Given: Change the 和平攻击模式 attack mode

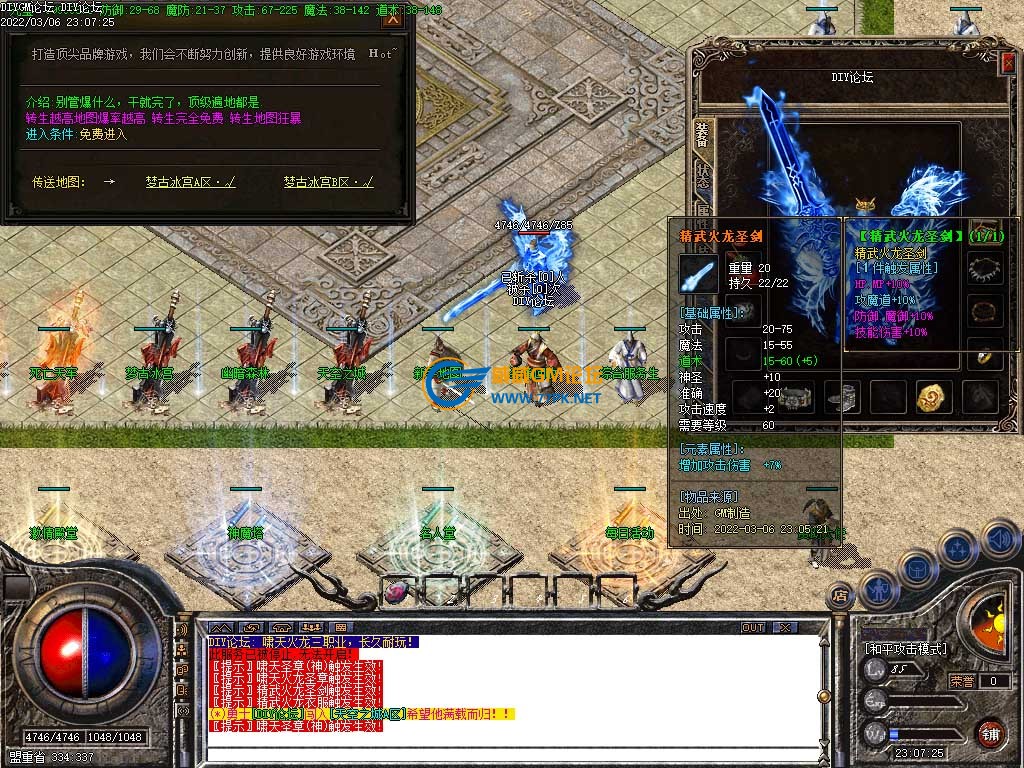Looking at the screenshot, I should [906, 649].
